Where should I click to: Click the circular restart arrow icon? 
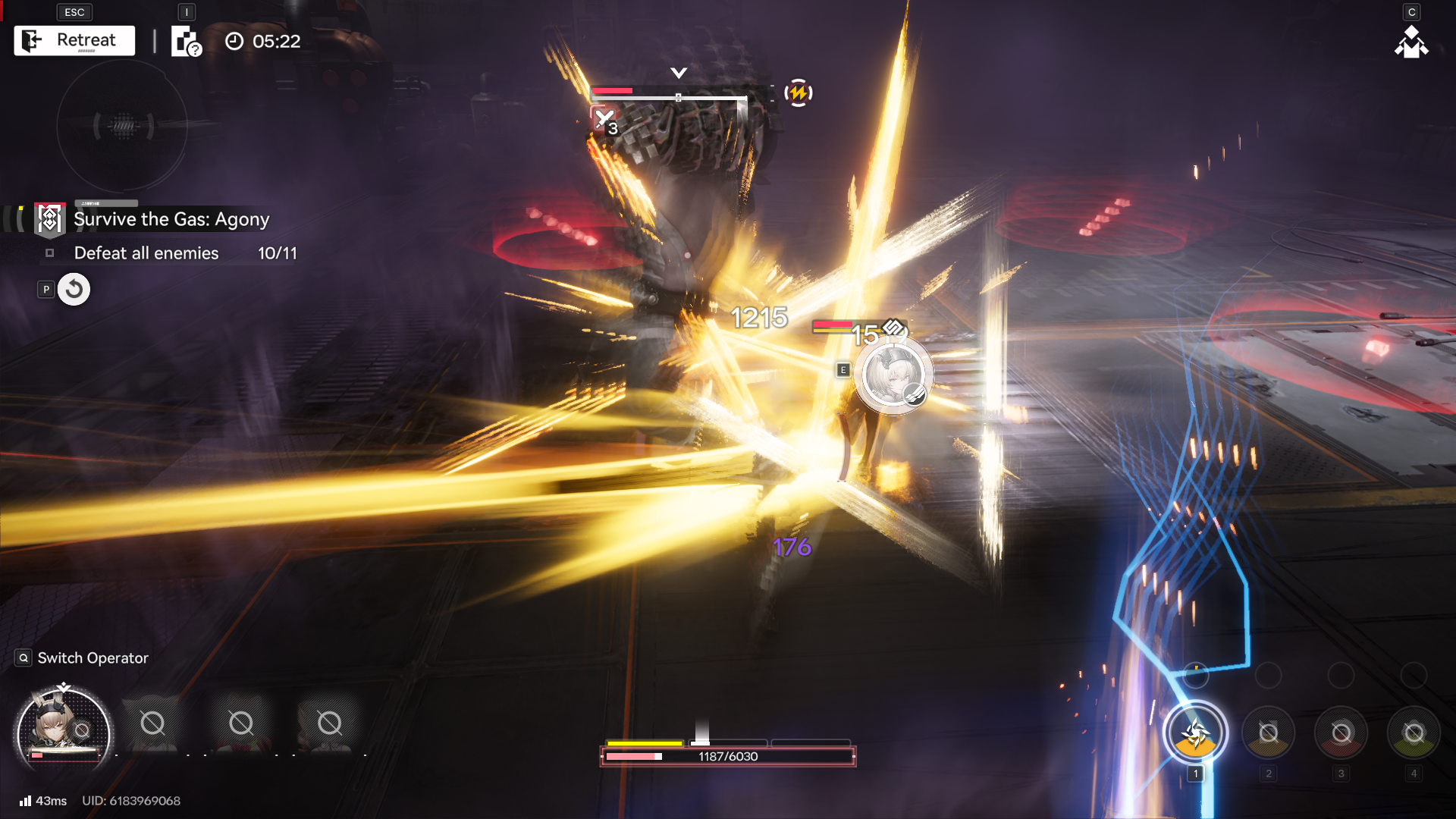[74, 290]
